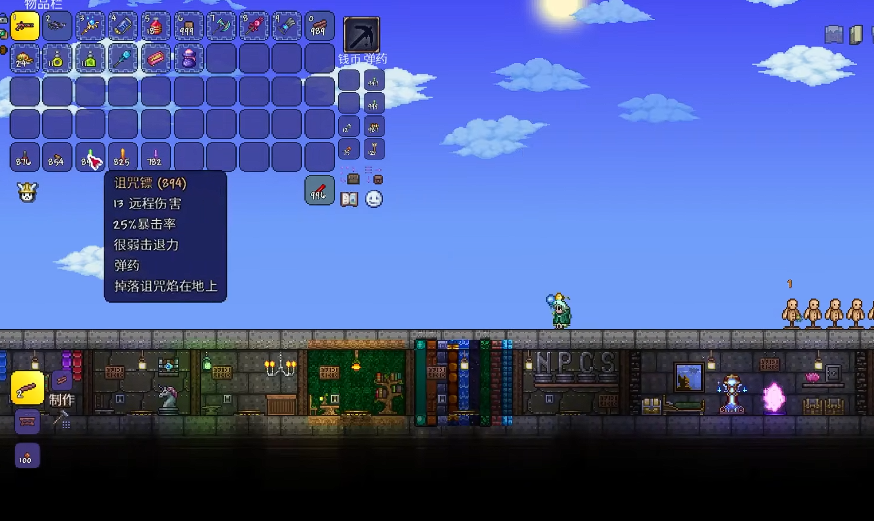Open the bestiary book icon
The width and height of the screenshot is (874, 521).
coord(349,199)
